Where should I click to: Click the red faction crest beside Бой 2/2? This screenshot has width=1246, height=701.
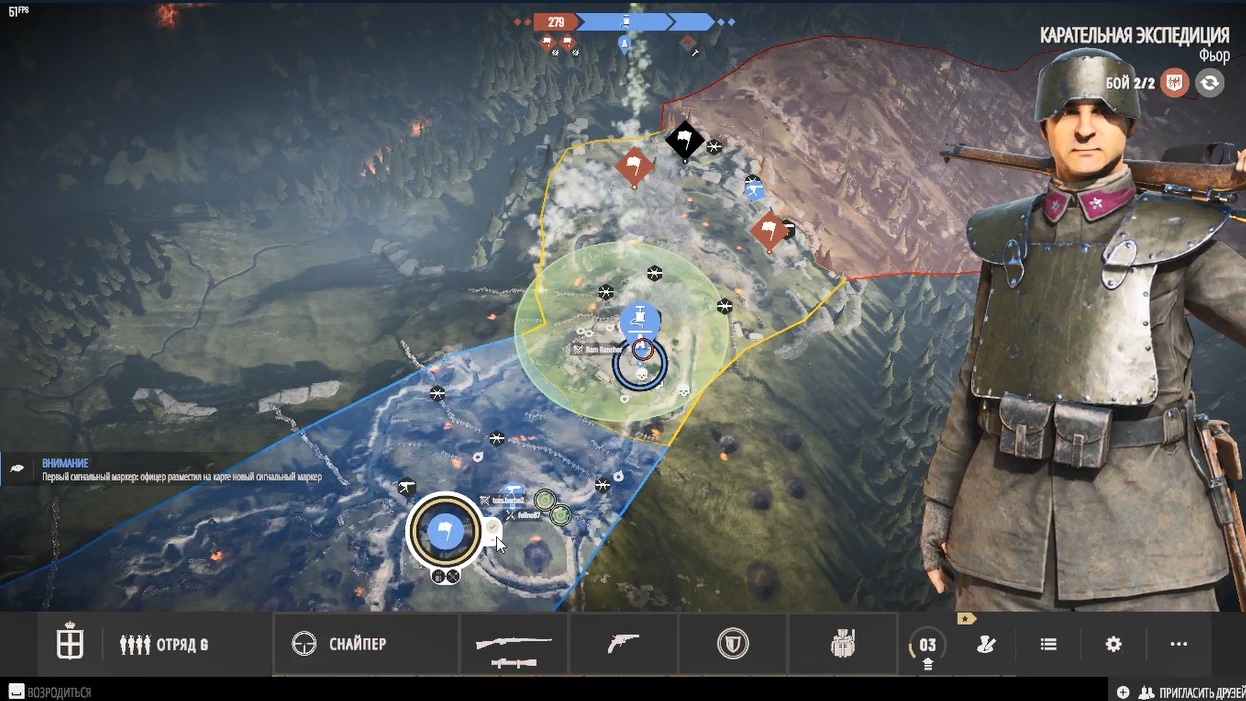1175,83
